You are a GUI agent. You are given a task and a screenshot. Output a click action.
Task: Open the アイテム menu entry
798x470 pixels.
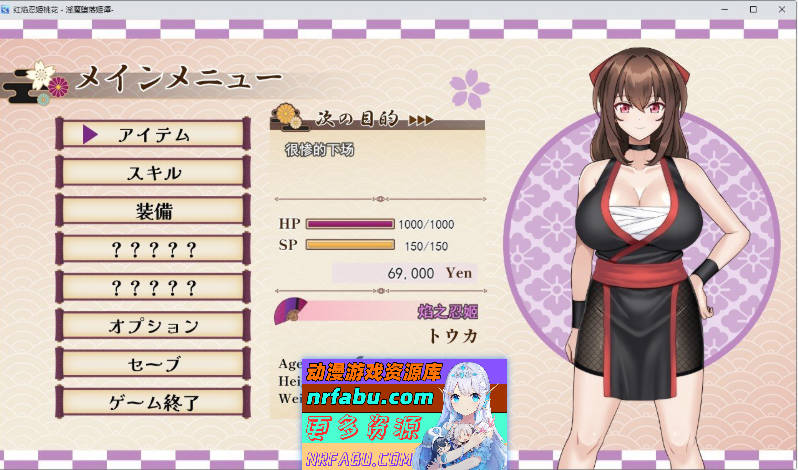153,135
